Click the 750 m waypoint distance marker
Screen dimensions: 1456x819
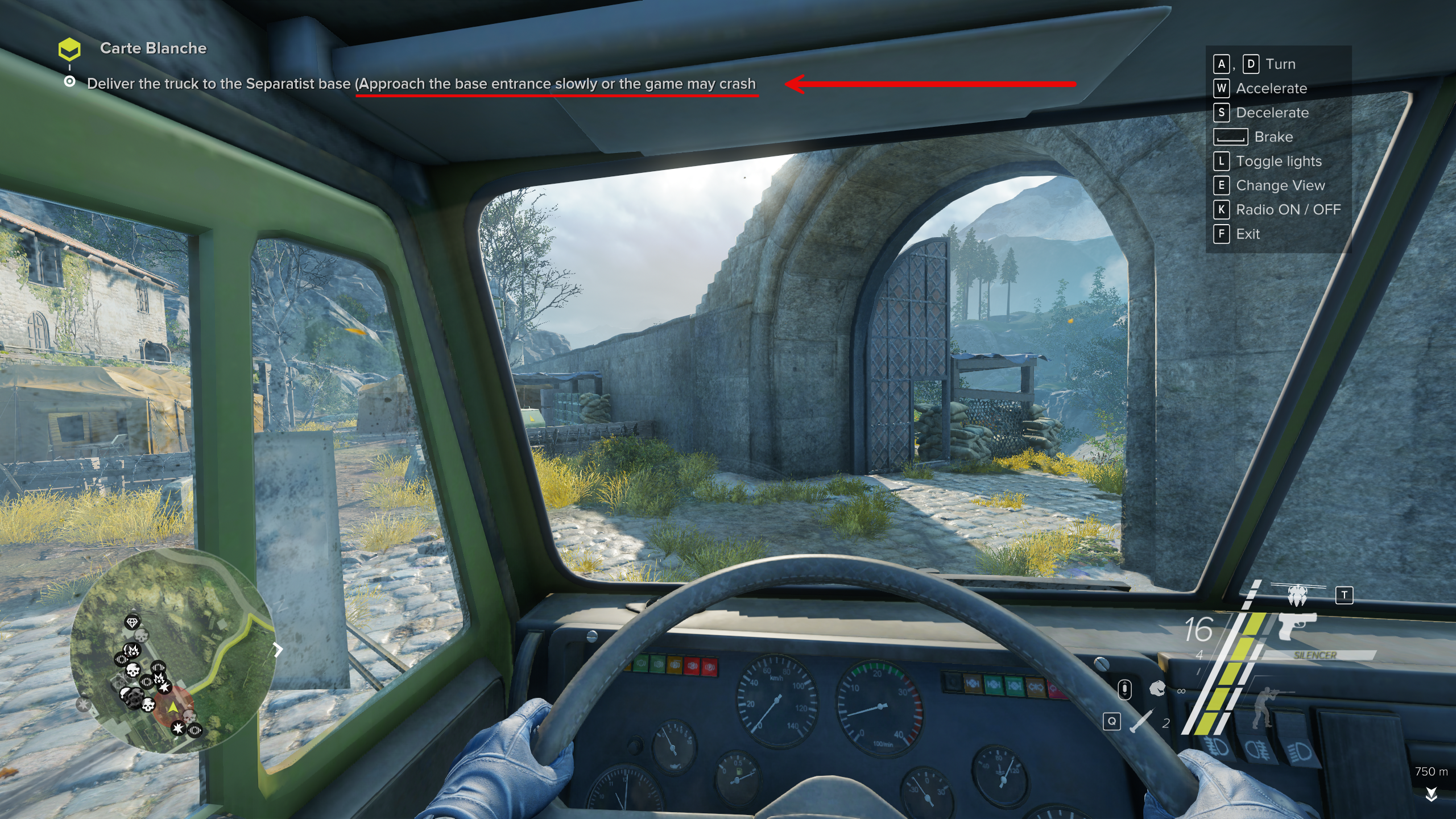point(1431,772)
